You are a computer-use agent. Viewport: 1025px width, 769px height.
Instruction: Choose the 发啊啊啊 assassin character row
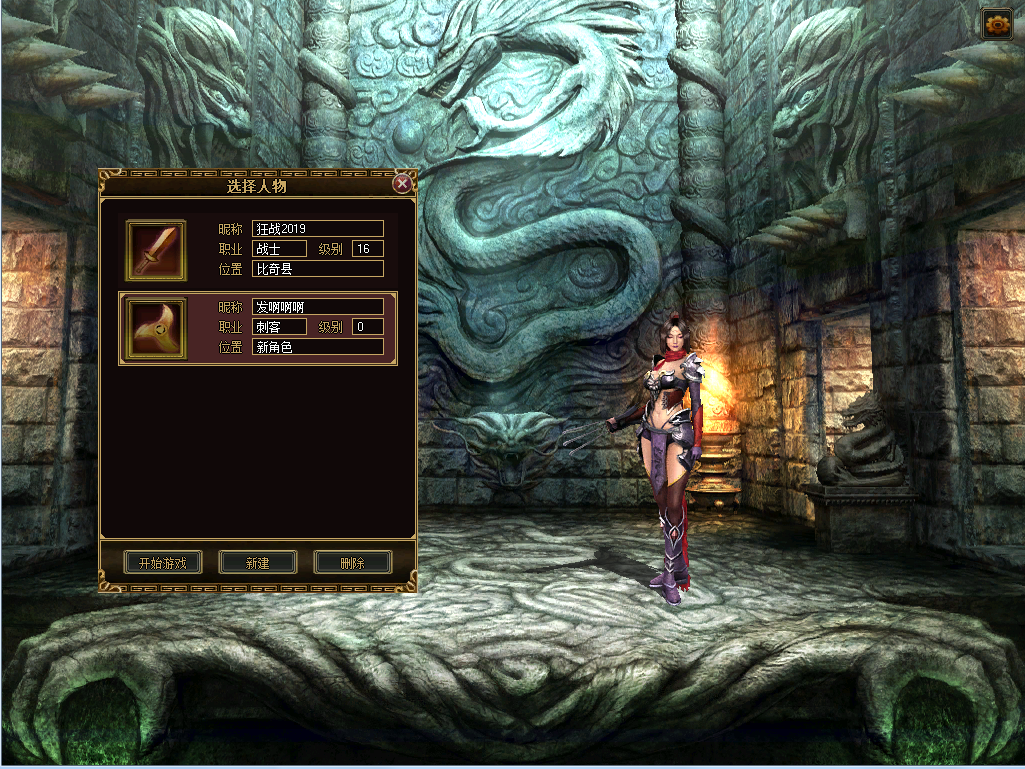click(300, 328)
